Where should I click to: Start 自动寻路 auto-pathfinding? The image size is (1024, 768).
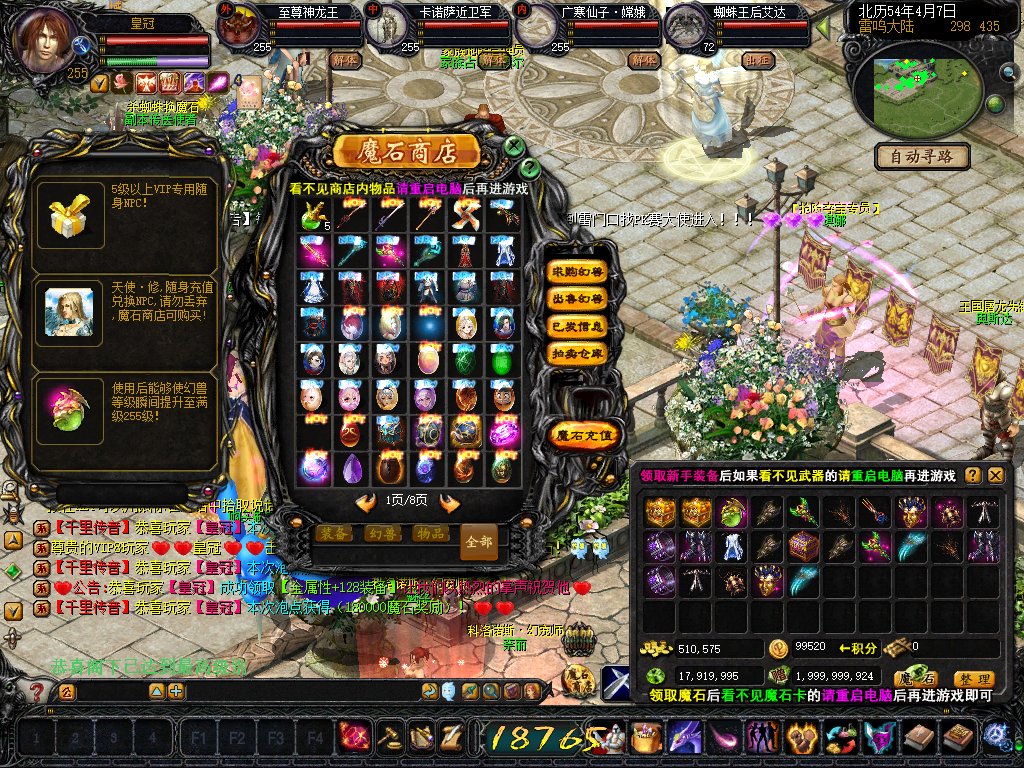pos(922,156)
